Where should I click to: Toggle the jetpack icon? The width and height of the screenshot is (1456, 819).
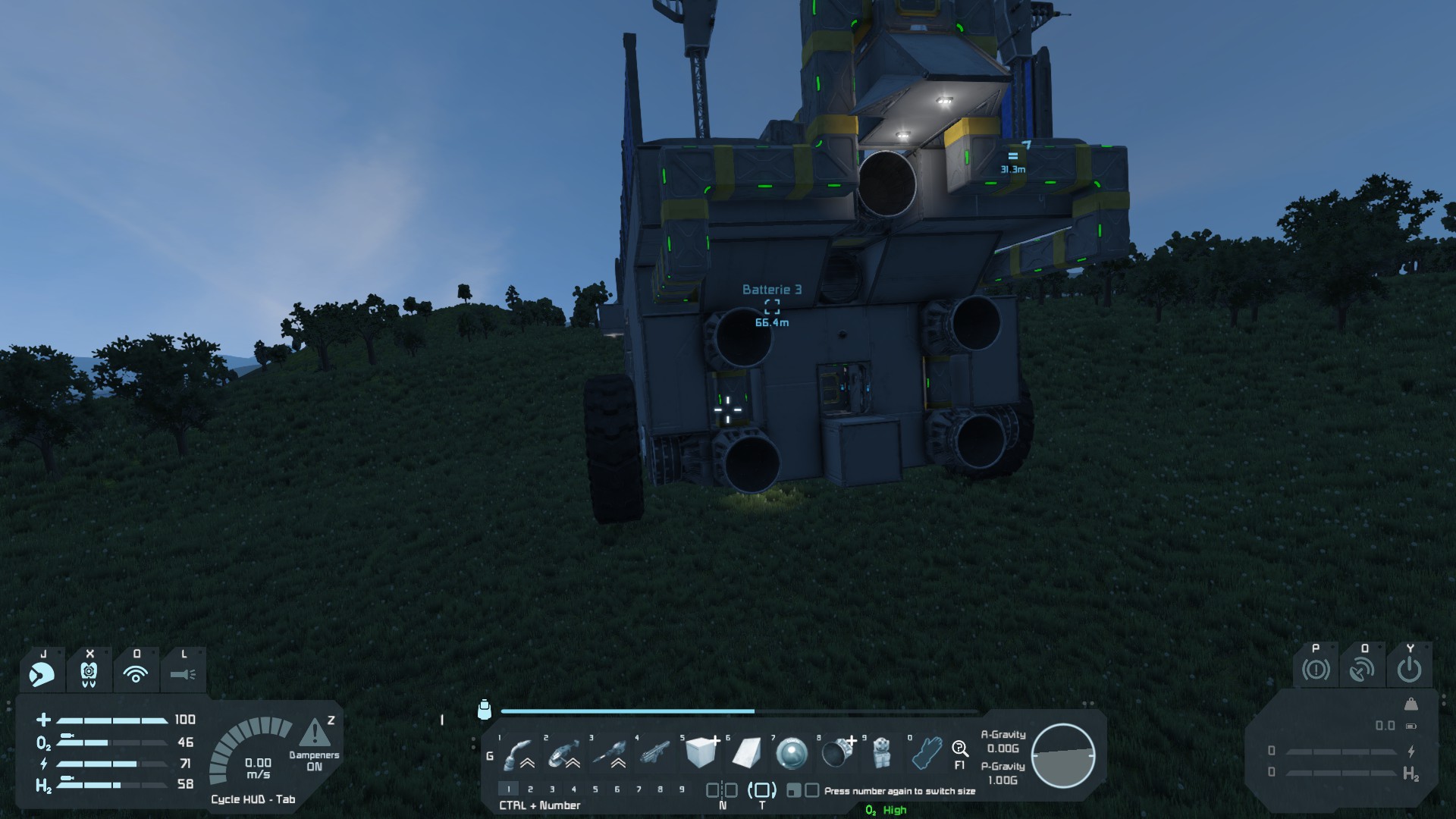tap(89, 673)
